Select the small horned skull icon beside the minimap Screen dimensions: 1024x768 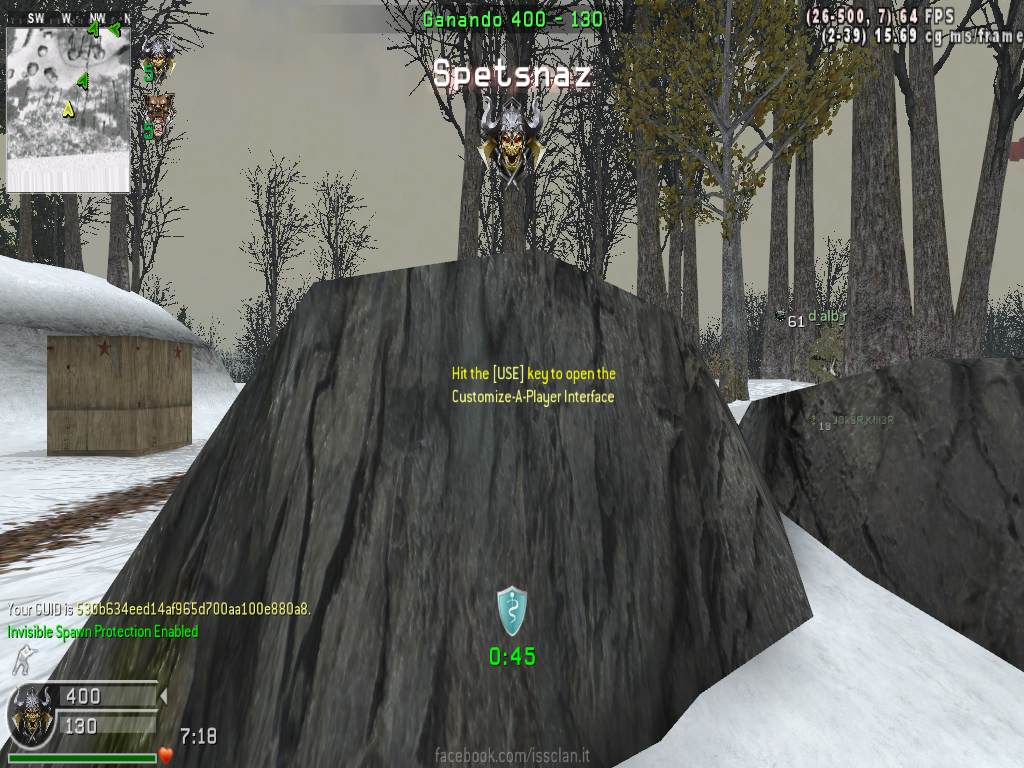[156, 53]
